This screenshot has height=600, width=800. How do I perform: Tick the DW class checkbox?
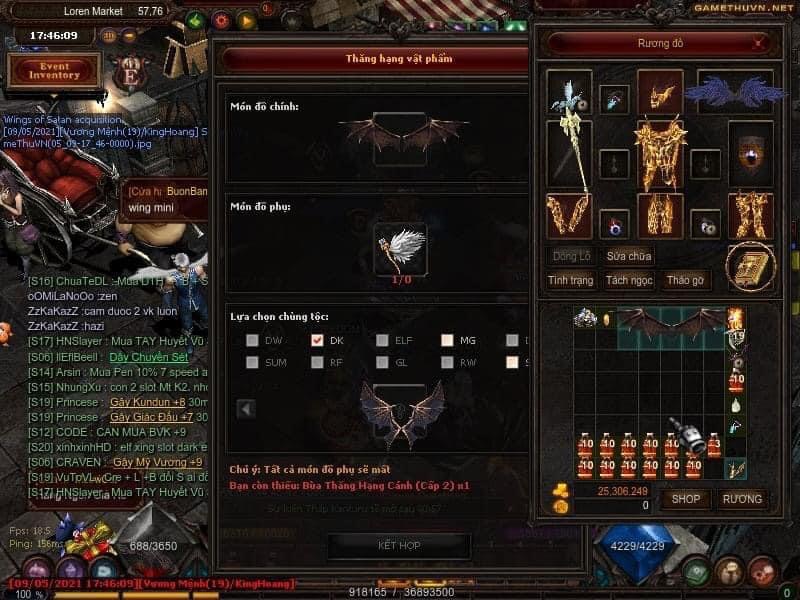click(252, 340)
